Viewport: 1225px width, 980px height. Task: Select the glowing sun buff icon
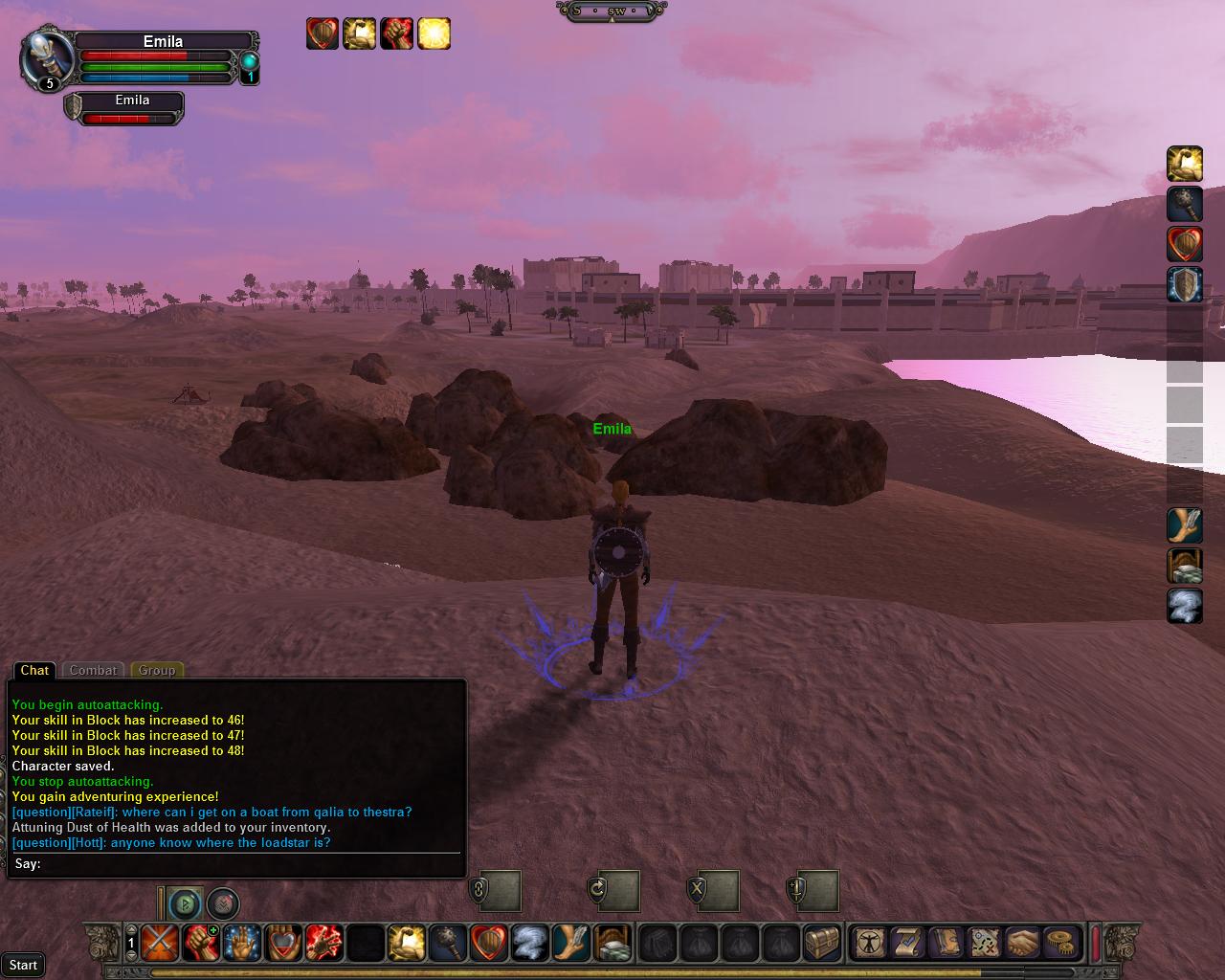[x=434, y=33]
